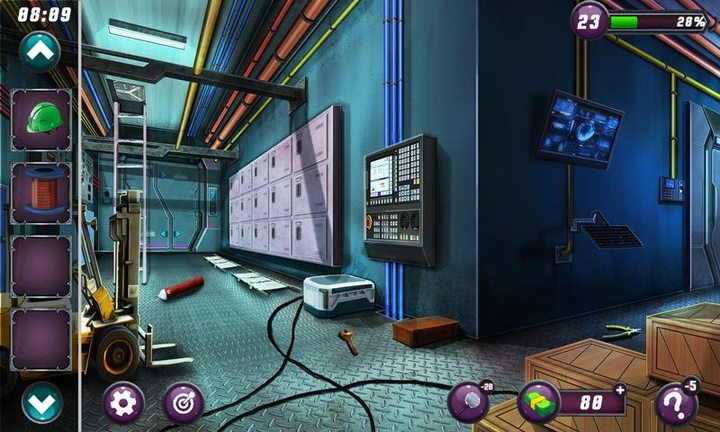Click the inventory down arrow button
Viewport: 720px width, 432px height.
click(41, 403)
